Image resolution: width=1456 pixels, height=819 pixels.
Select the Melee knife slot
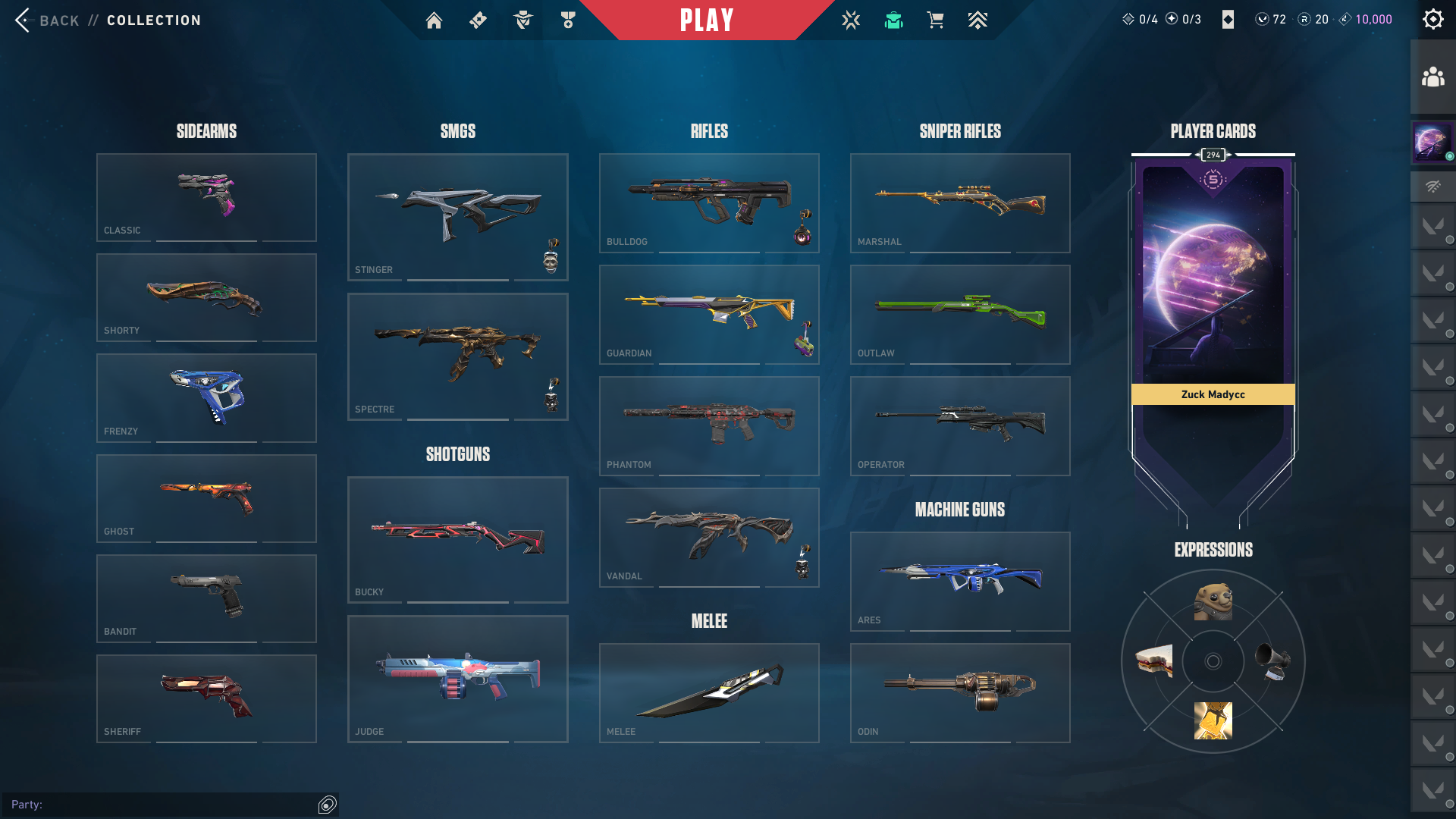click(x=709, y=692)
